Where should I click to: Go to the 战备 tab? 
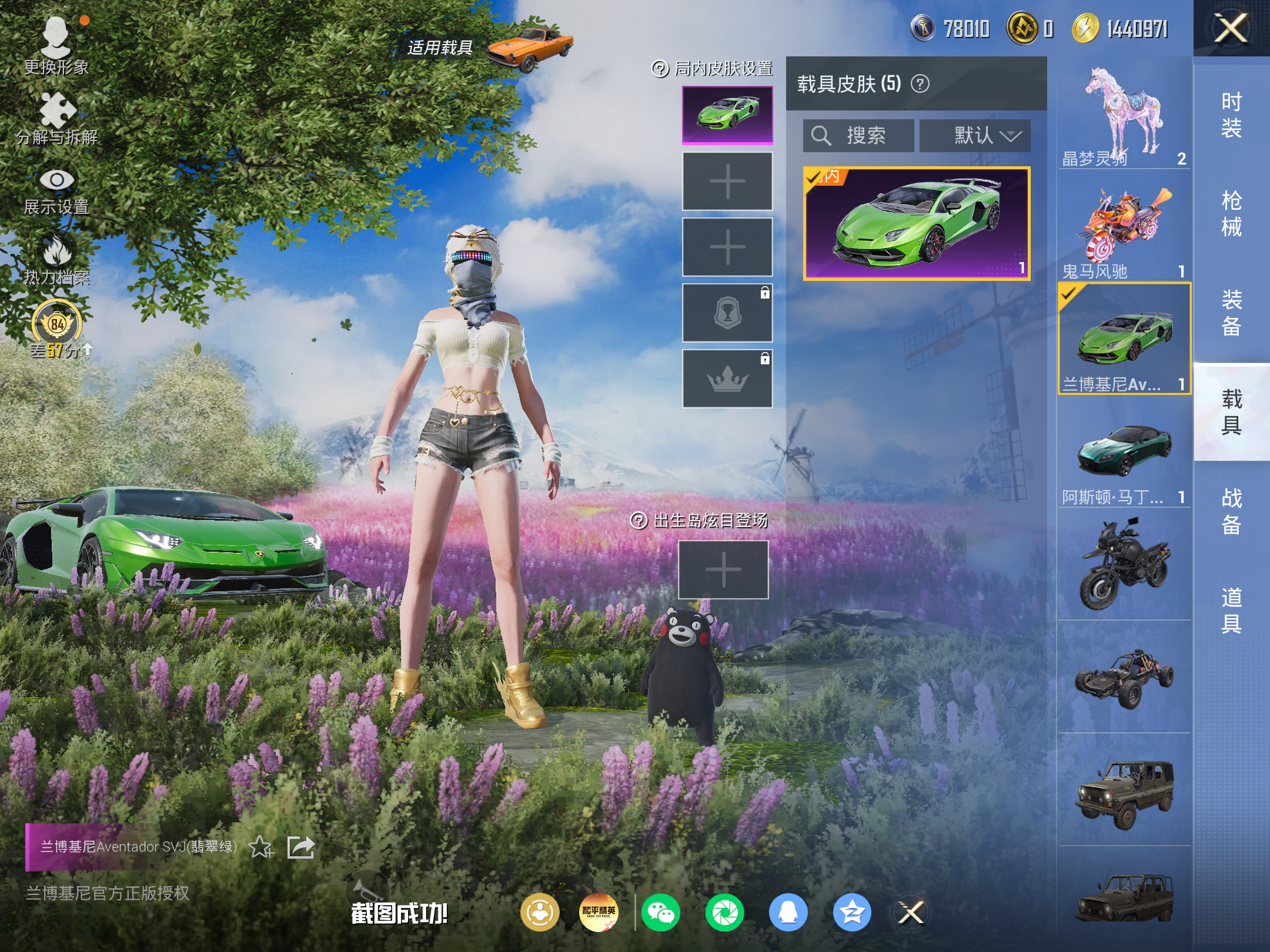pyautogui.click(x=1231, y=511)
